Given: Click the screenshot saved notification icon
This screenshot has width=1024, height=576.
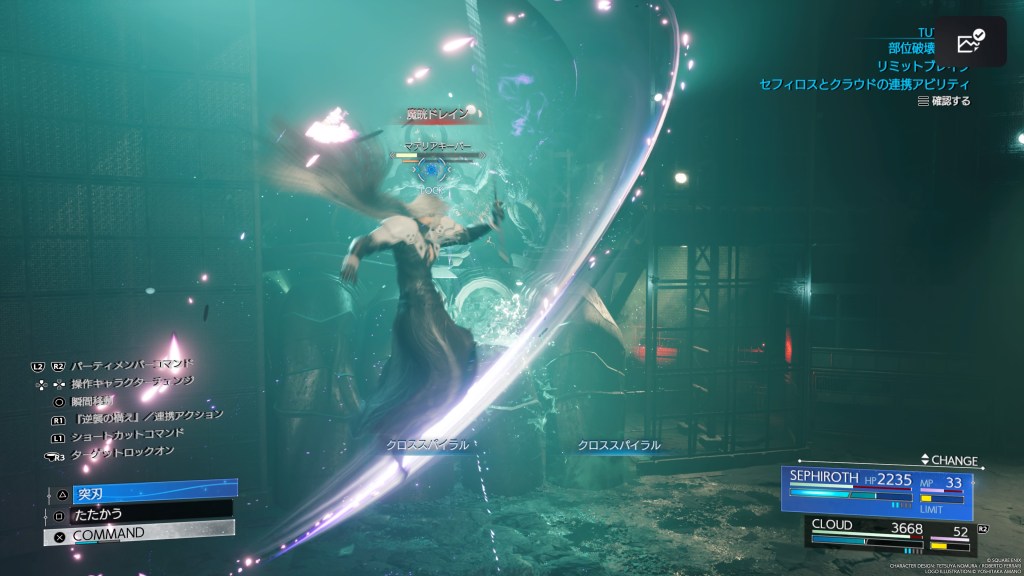Looking at the screenshot, I should coord(971,41).
